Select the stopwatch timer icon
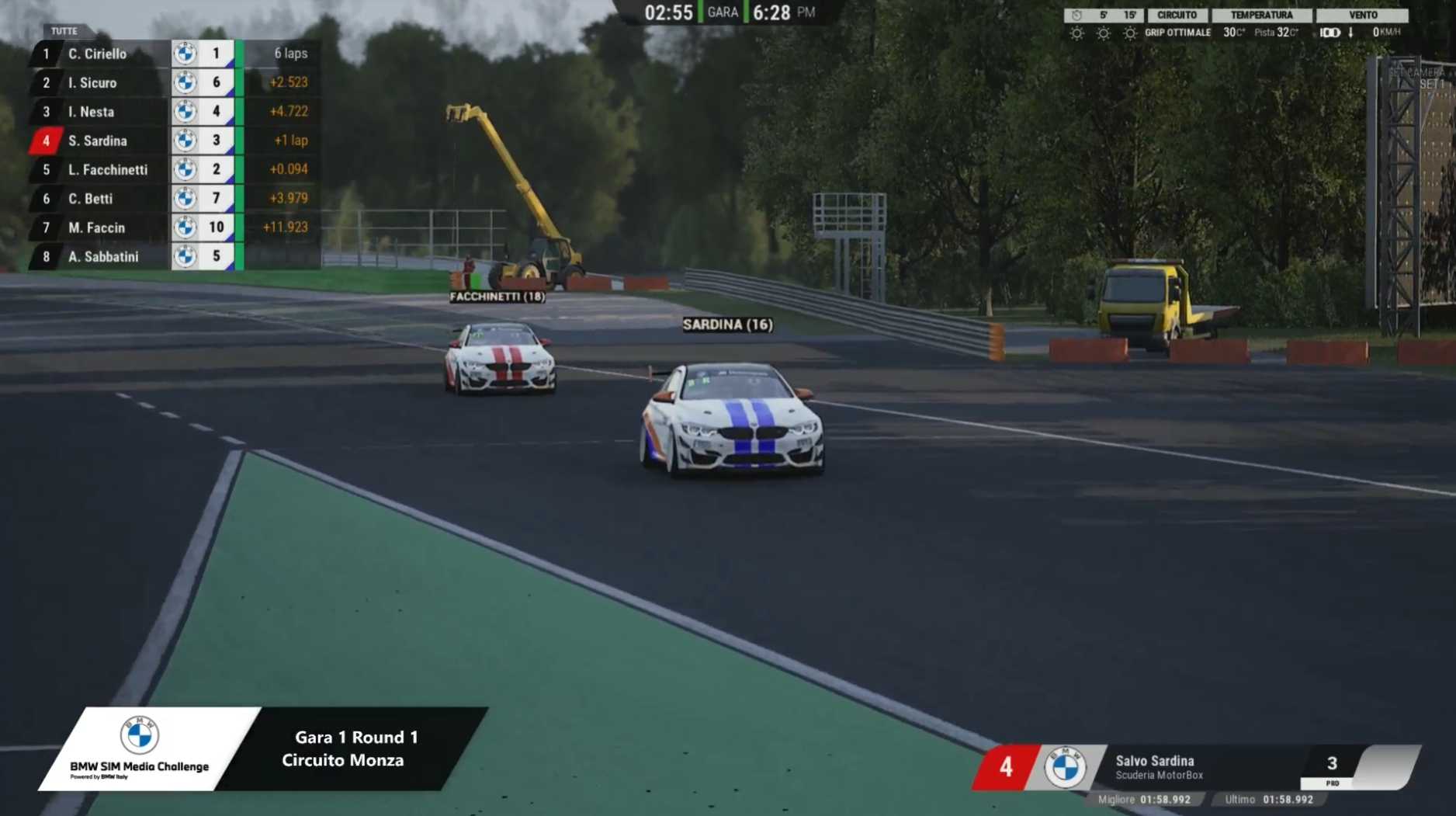This screenshot has height=816, width=1456. (x=1076, y=15)
